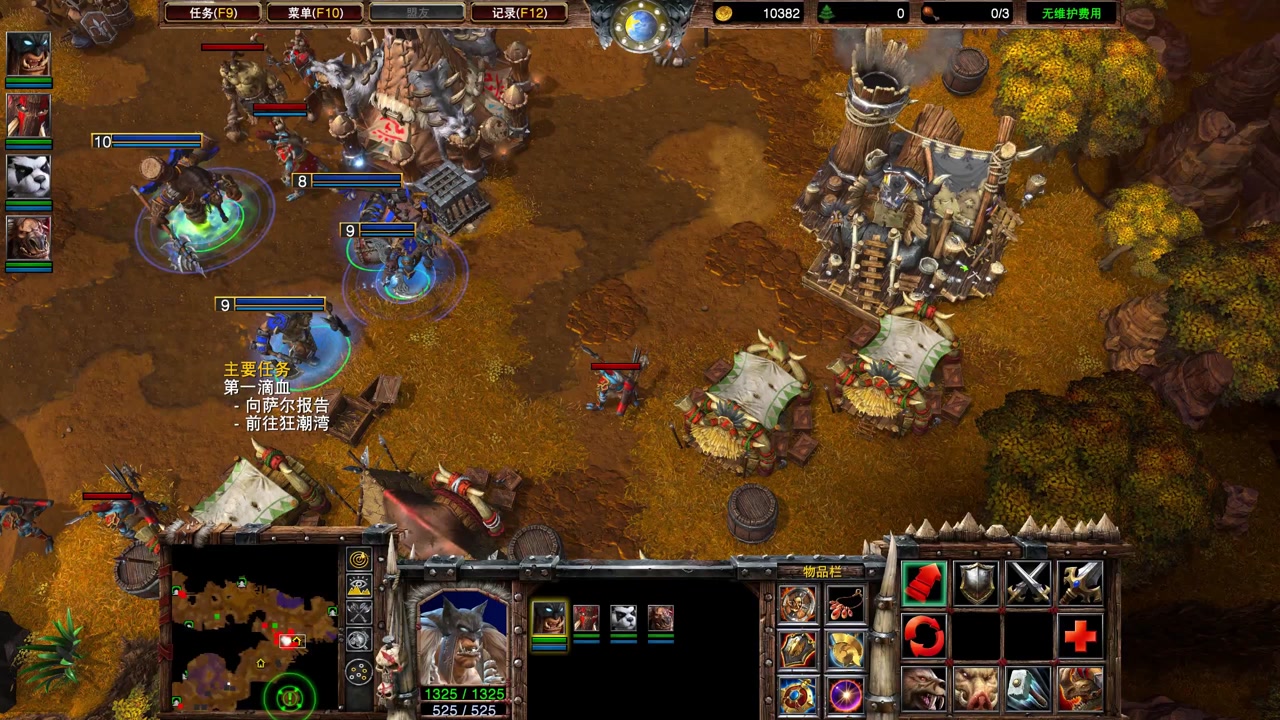Select the Patrol circular arrows command
Viewport: 1280px width, 720px height.
[x=924, y=635]
